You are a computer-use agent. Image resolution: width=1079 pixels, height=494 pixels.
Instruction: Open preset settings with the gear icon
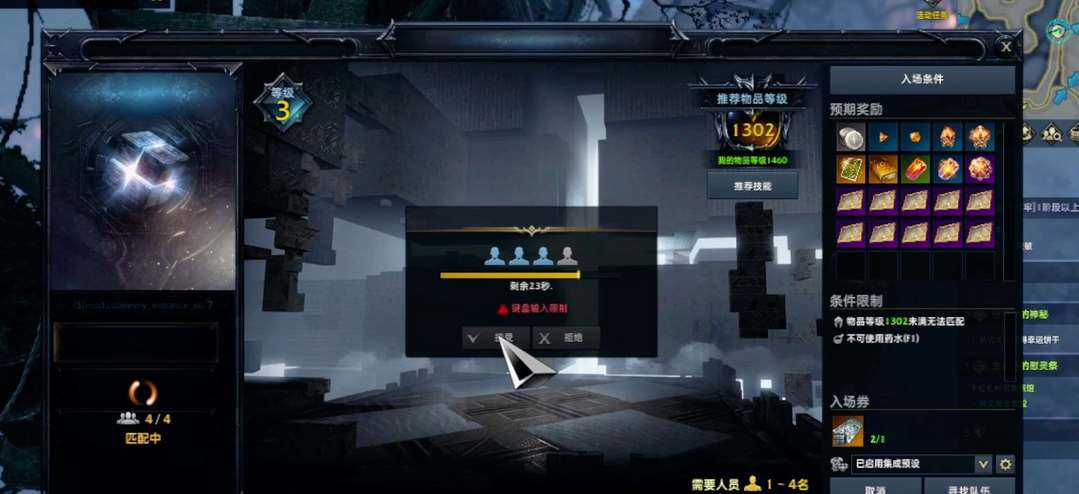click(x=1006, y=464)
